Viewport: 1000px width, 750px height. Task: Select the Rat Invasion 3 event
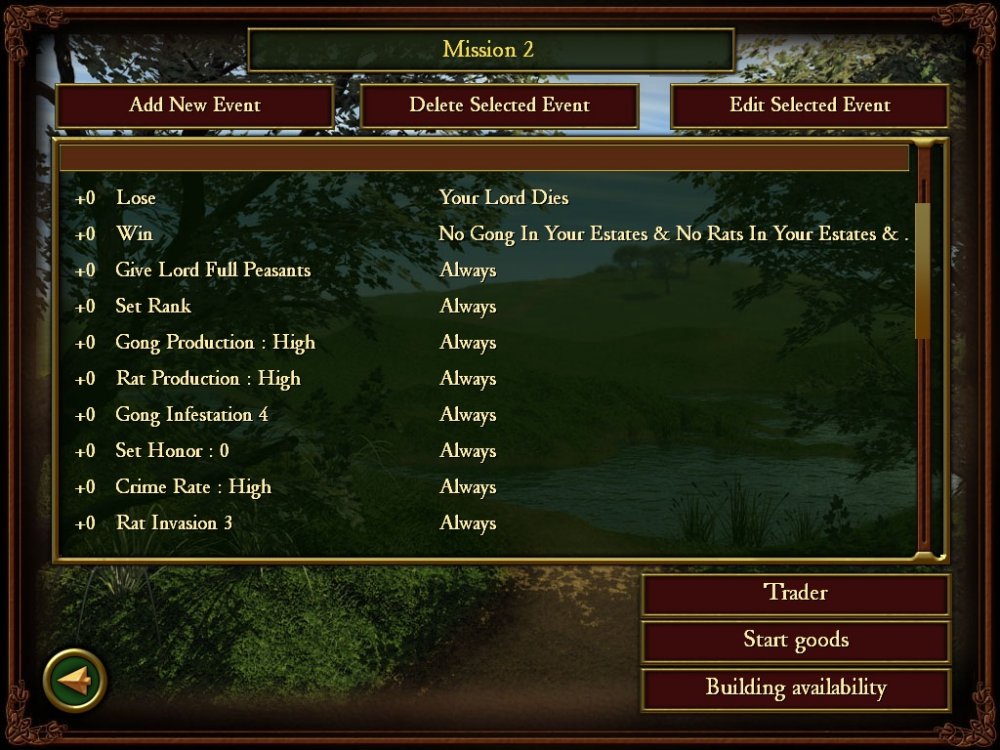[174, 523]
